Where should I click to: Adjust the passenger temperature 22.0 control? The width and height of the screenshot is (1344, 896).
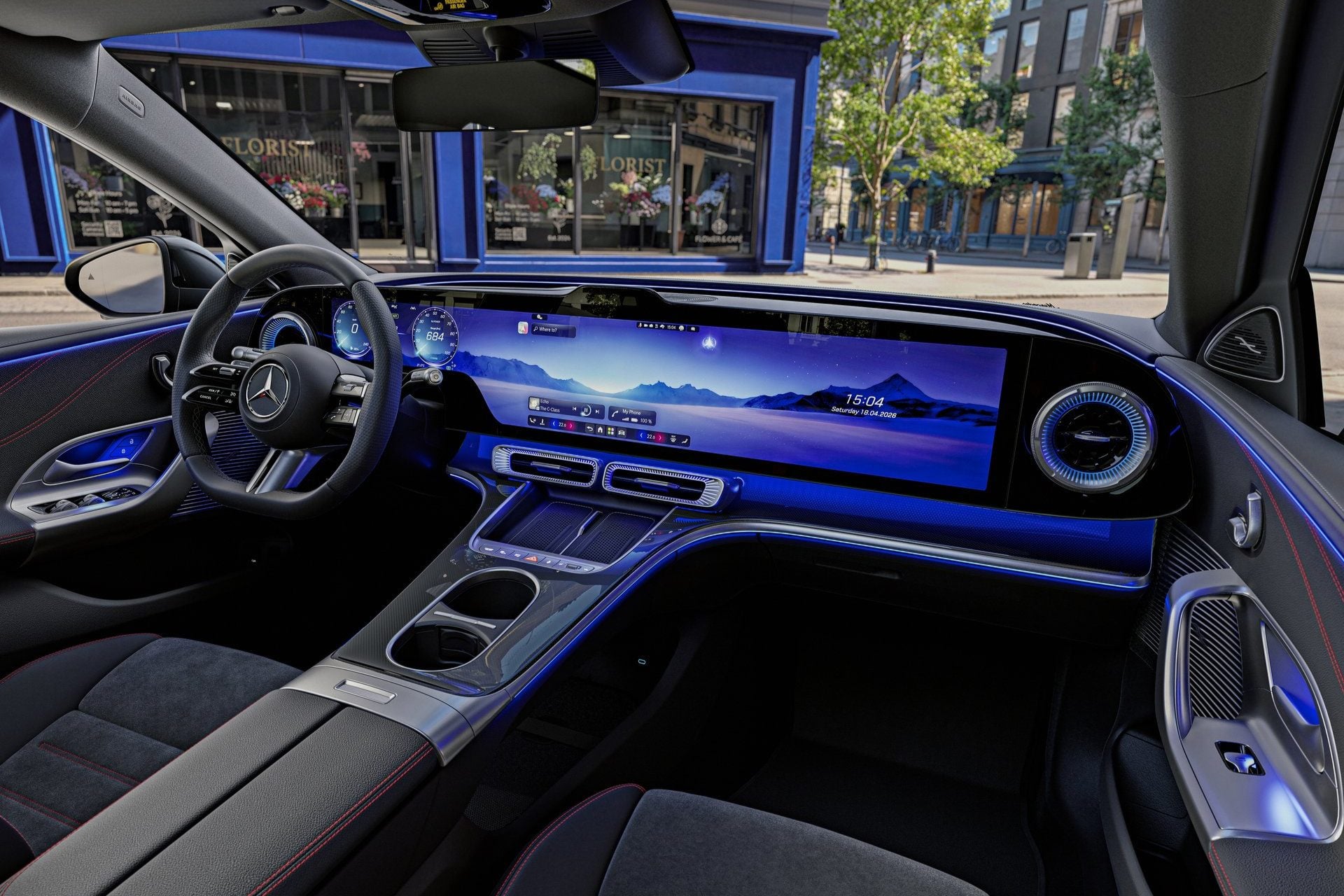pyautogui.click(x=651, y=437)
